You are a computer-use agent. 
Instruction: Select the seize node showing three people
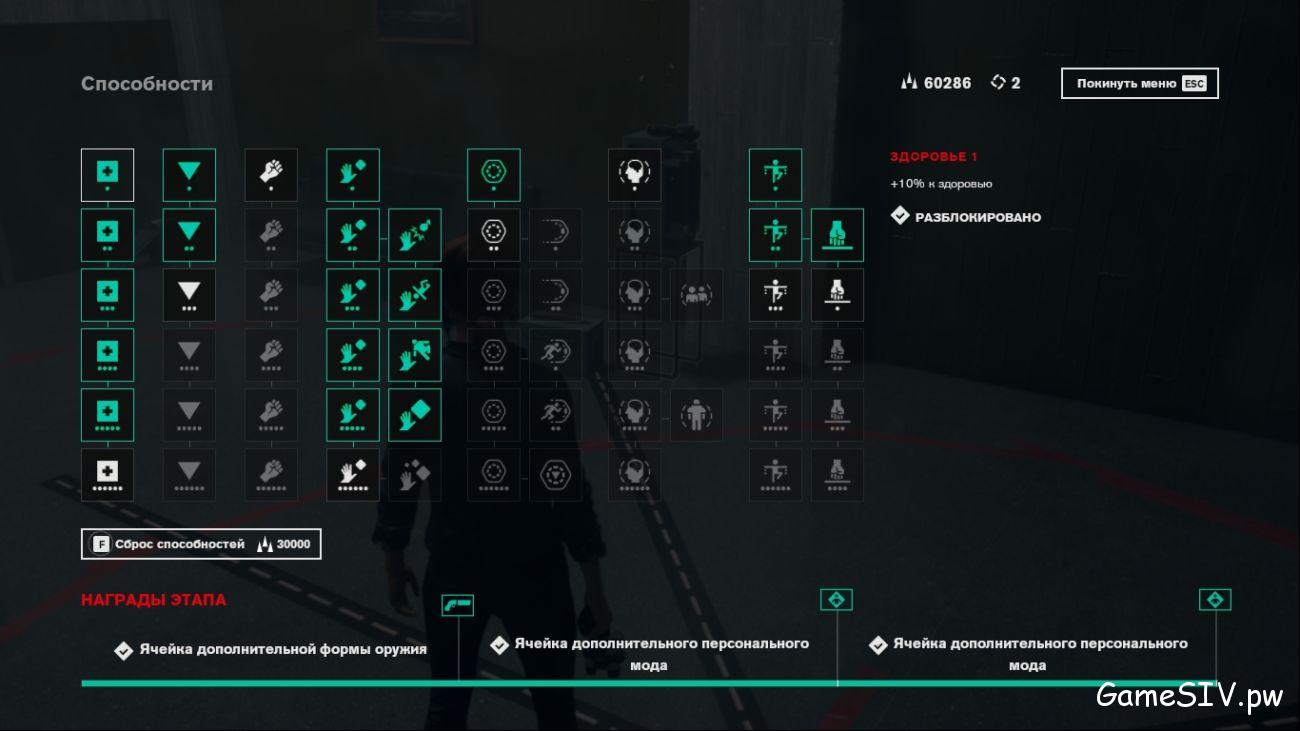(x=696, y=295)
